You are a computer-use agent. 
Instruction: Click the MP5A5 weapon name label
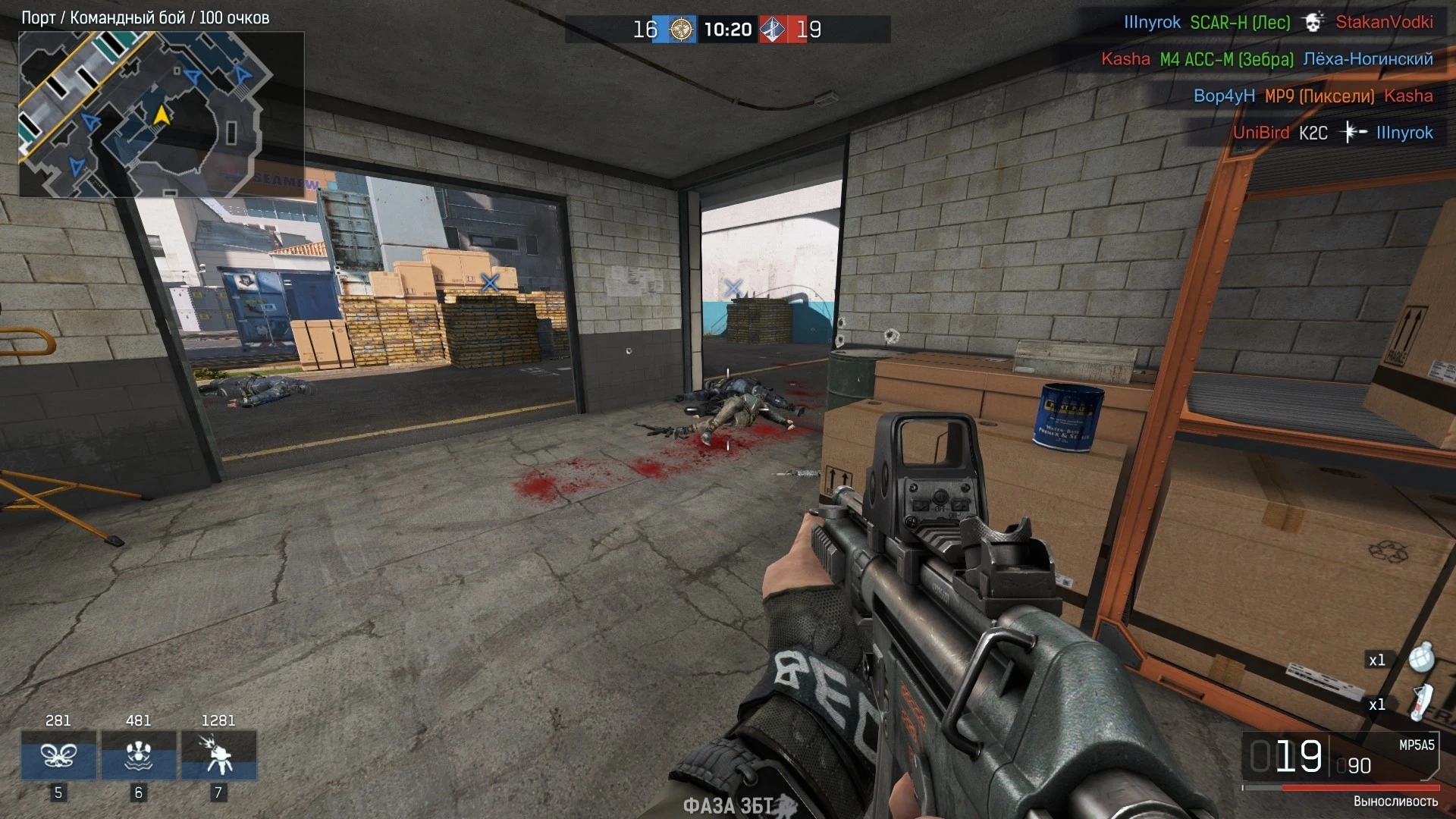pos(1417,745)
